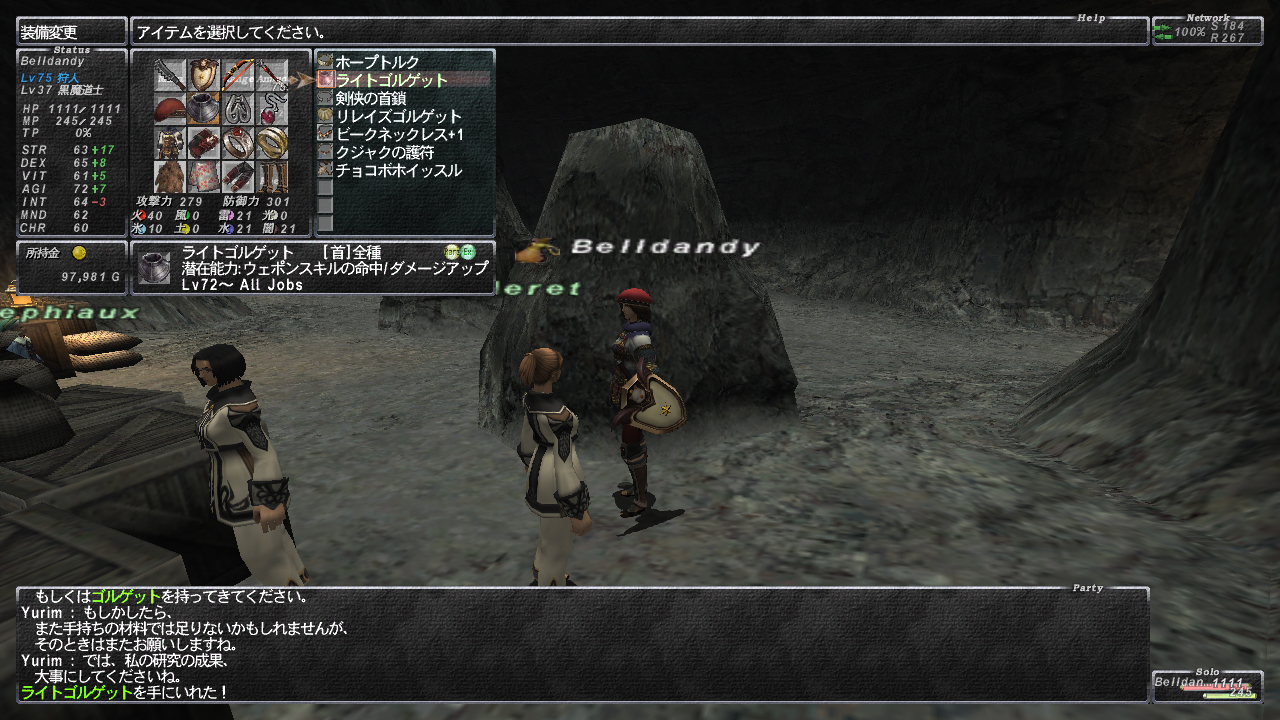Click the gorget neck equipment slot
Viewport: 1280px width, 720px height.
(204, 109)
